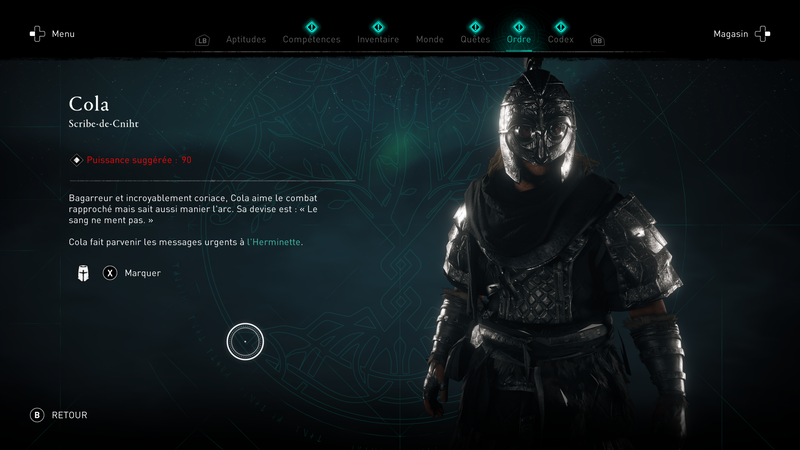This screenshot has width=800, height=450.
Task: Select the Ordre tab
Action: point(519,40)
